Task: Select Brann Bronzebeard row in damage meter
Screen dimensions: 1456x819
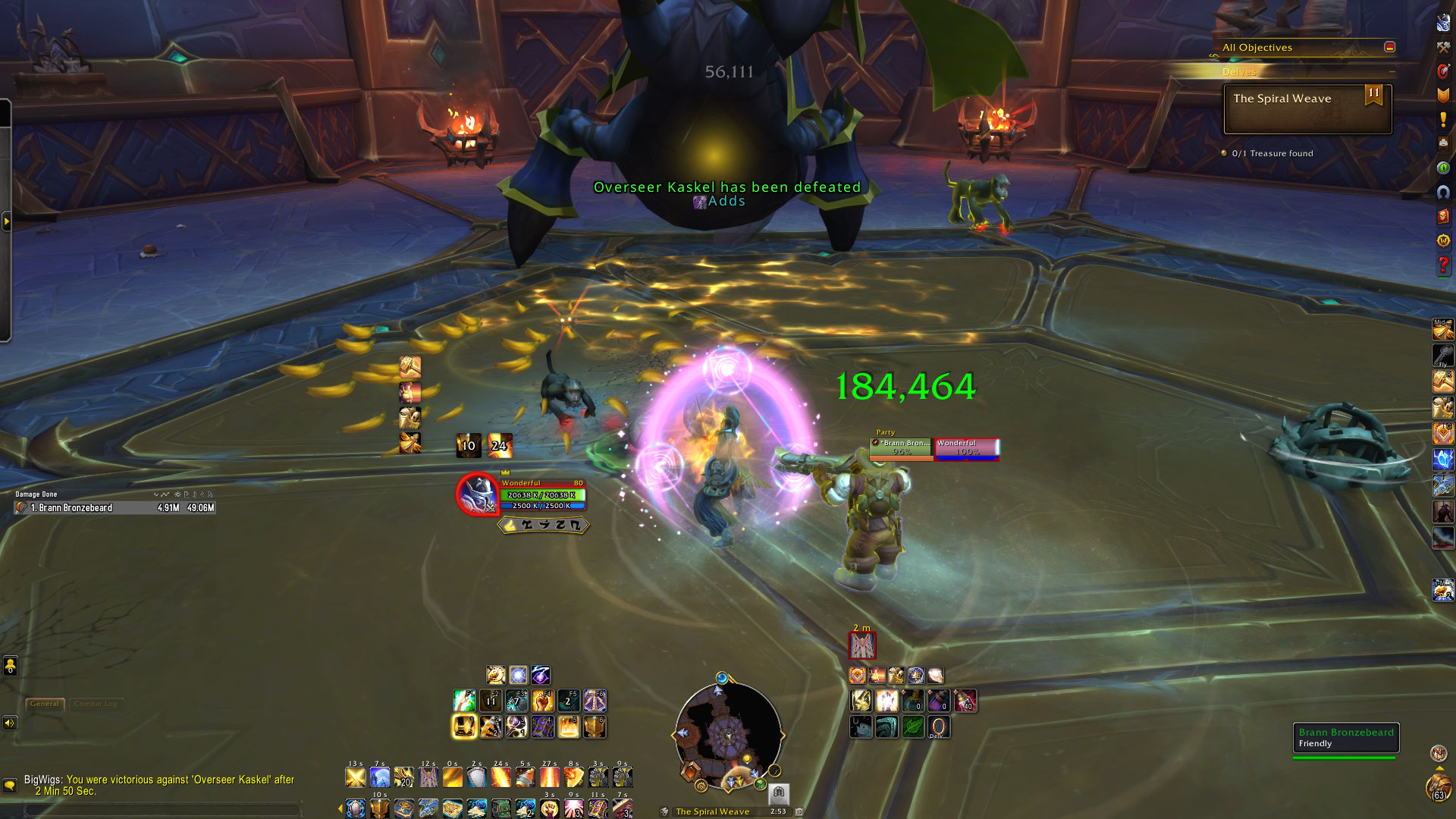Action: tap(115, 508)
